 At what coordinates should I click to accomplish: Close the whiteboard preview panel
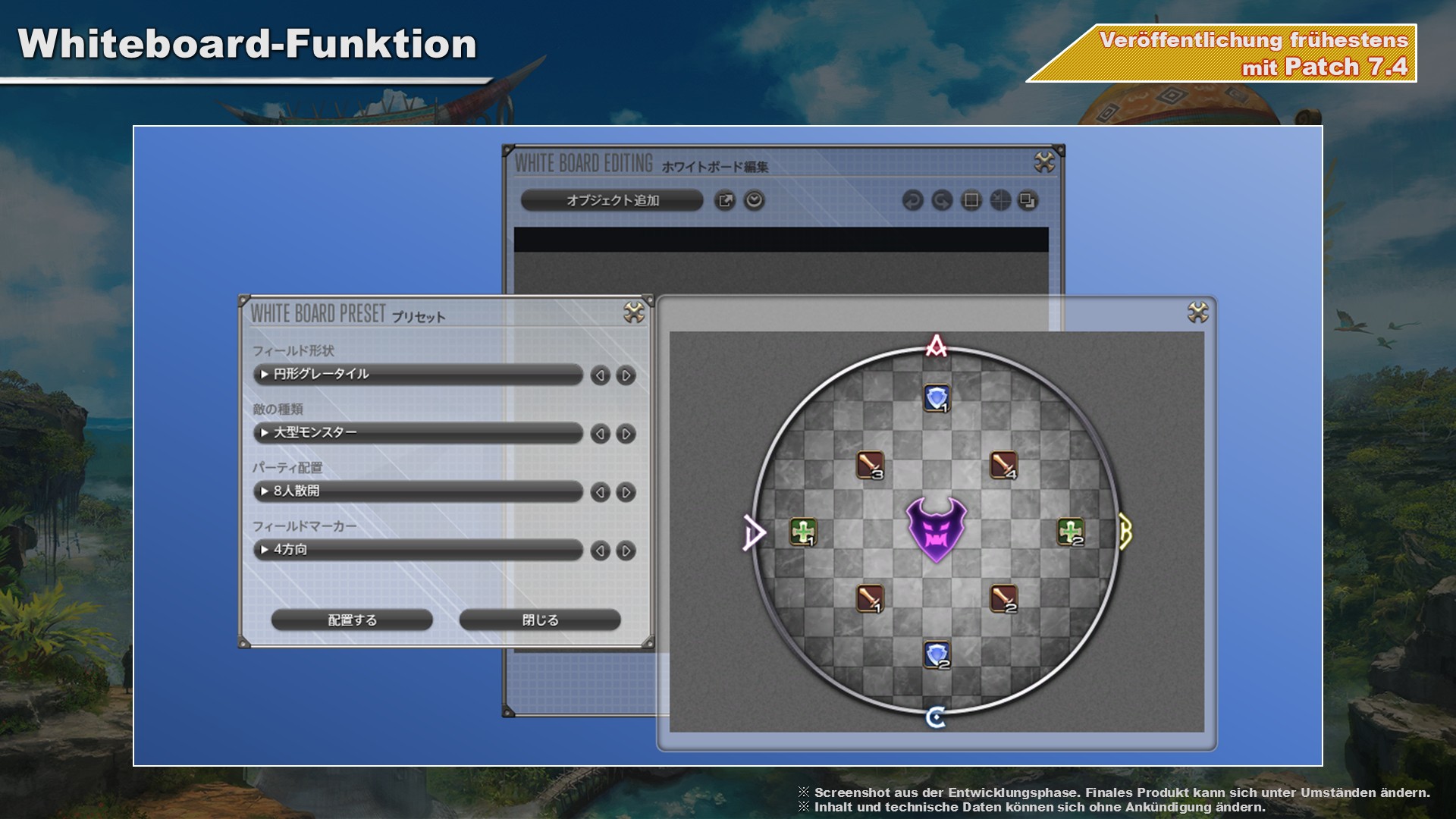[x=1198, y=312]
